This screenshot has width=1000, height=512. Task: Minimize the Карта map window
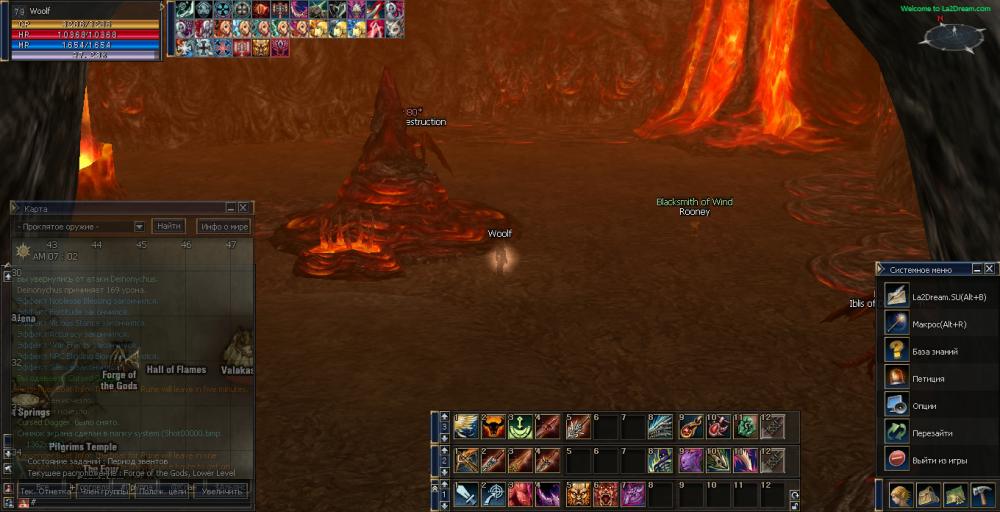pos(231,208)
